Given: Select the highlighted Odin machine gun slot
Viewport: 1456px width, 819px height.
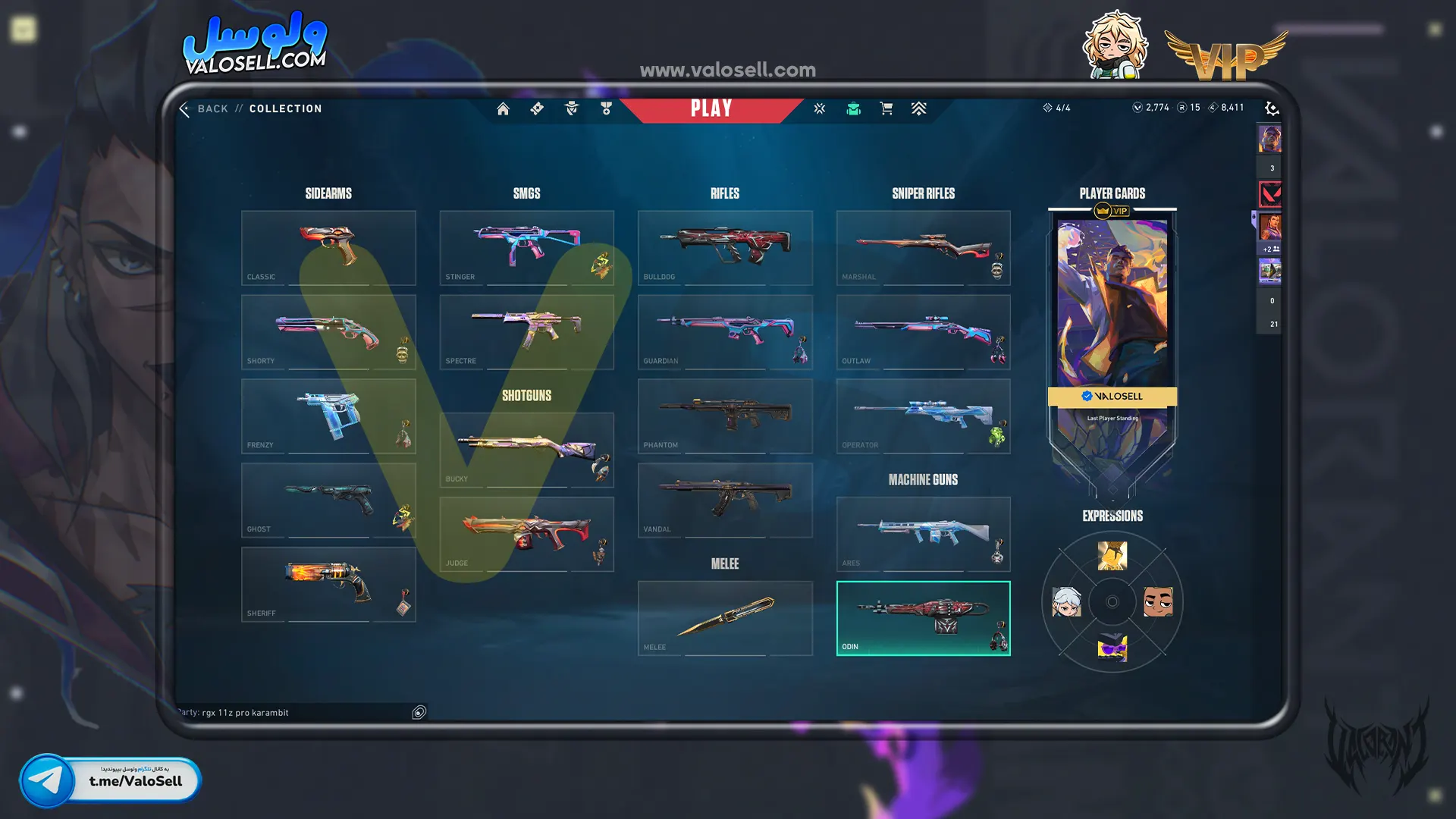Looking at the screenshot, I should [x=923, y=618].
